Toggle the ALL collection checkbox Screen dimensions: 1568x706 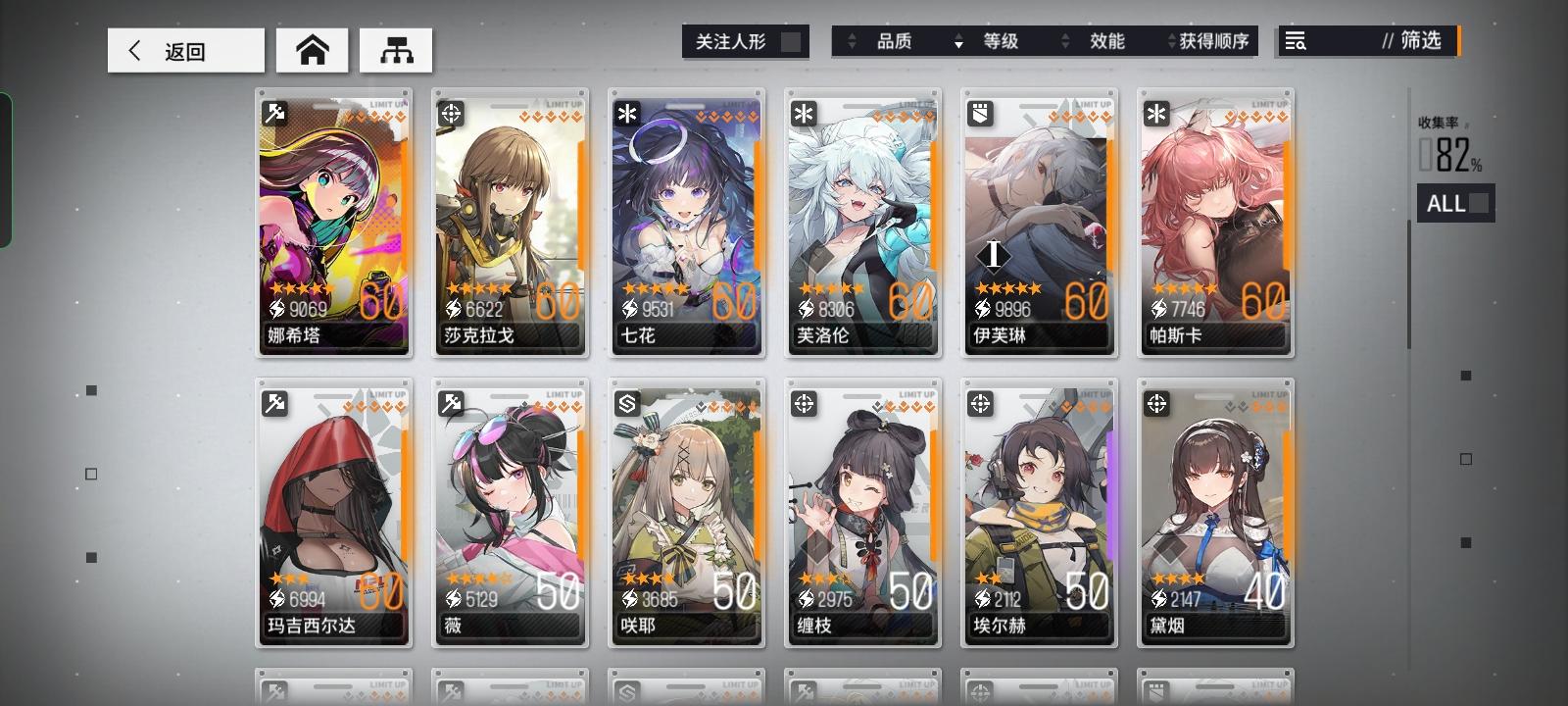coord(1480,203)
